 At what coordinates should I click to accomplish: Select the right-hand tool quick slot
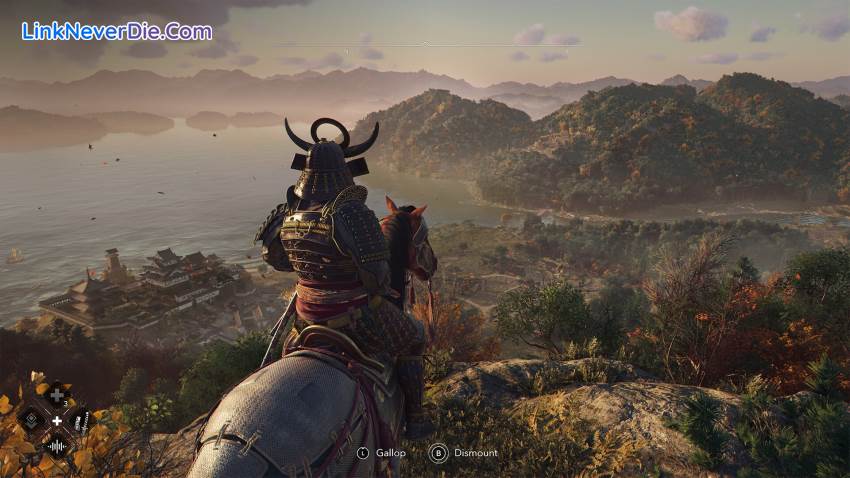[82, 421]
